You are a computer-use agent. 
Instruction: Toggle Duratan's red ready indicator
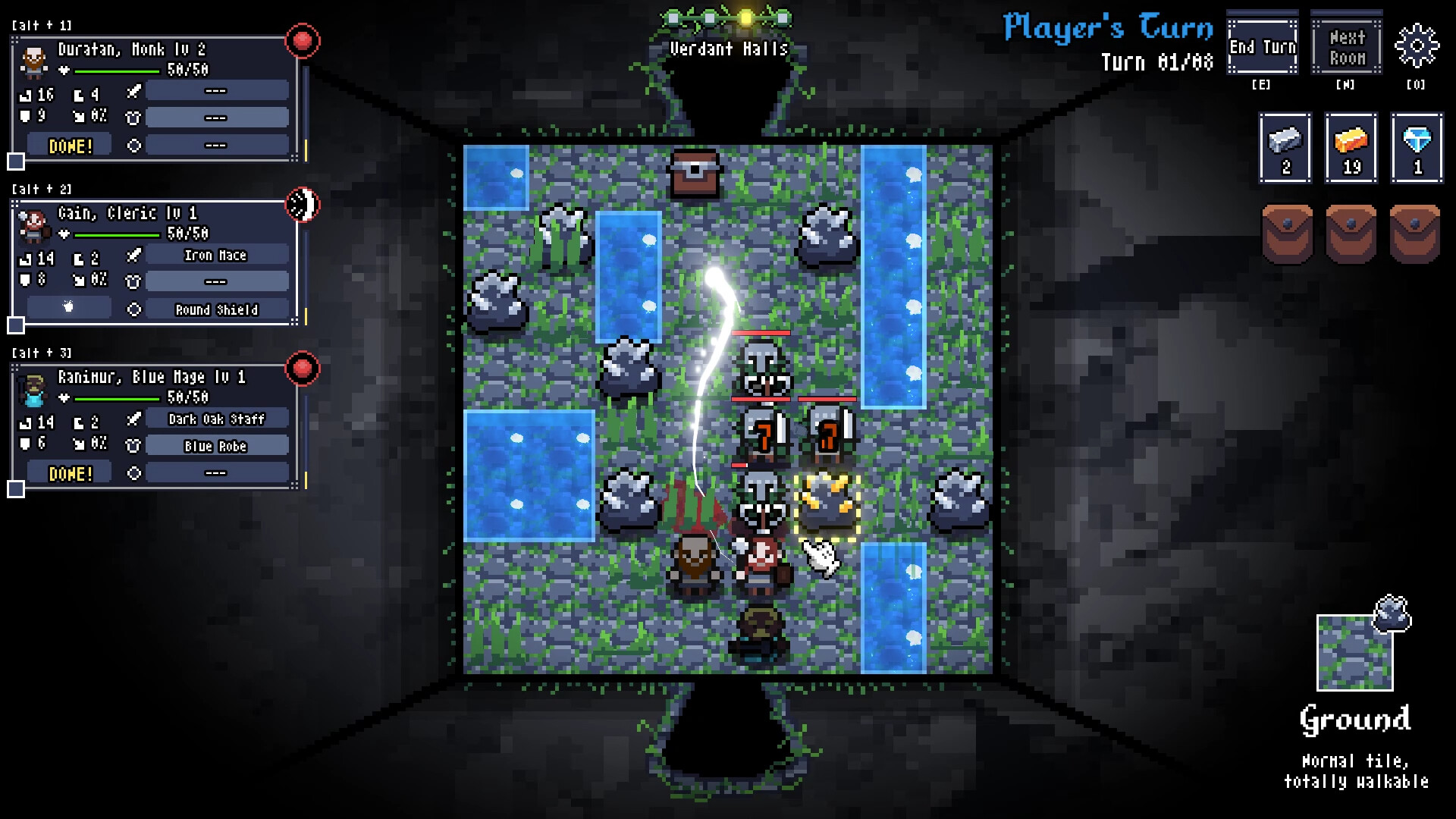coord(303,41)
